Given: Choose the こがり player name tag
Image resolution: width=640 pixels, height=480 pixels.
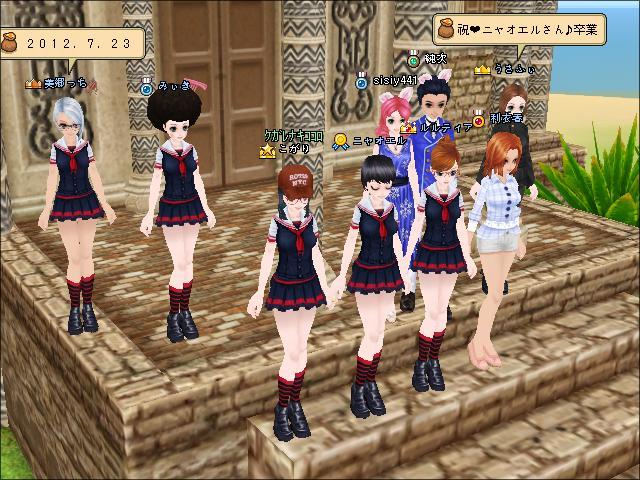Looking at the screenshot, I should [x=293, y=149].
